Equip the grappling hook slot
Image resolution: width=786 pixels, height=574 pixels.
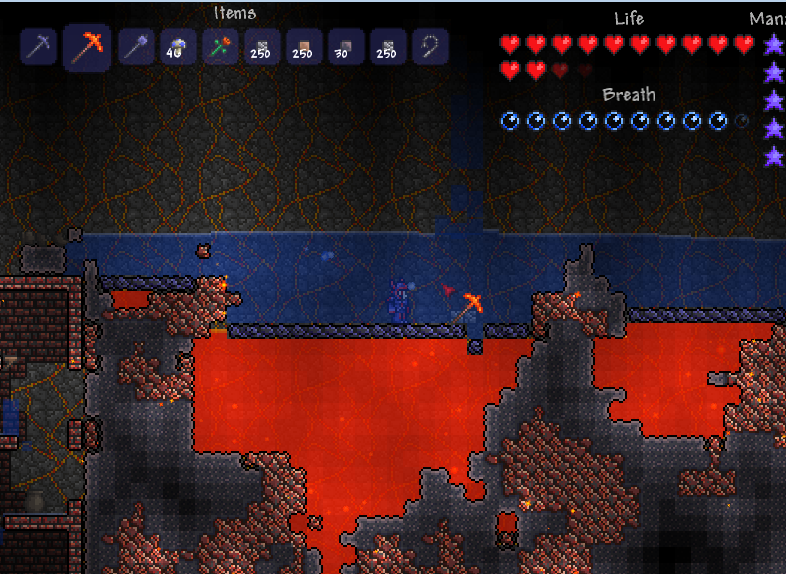pyautogui.click(x=430, y=47)
